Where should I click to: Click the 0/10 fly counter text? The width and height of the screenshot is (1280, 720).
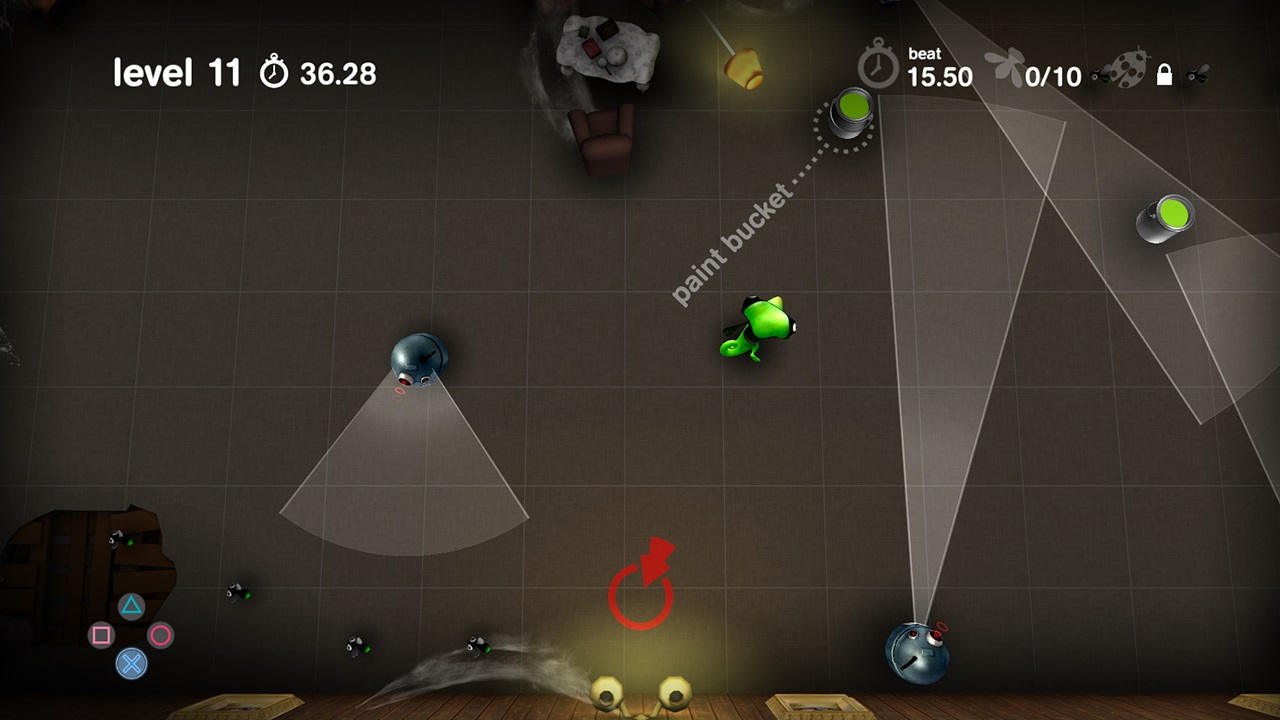[x=1053, y=74]
